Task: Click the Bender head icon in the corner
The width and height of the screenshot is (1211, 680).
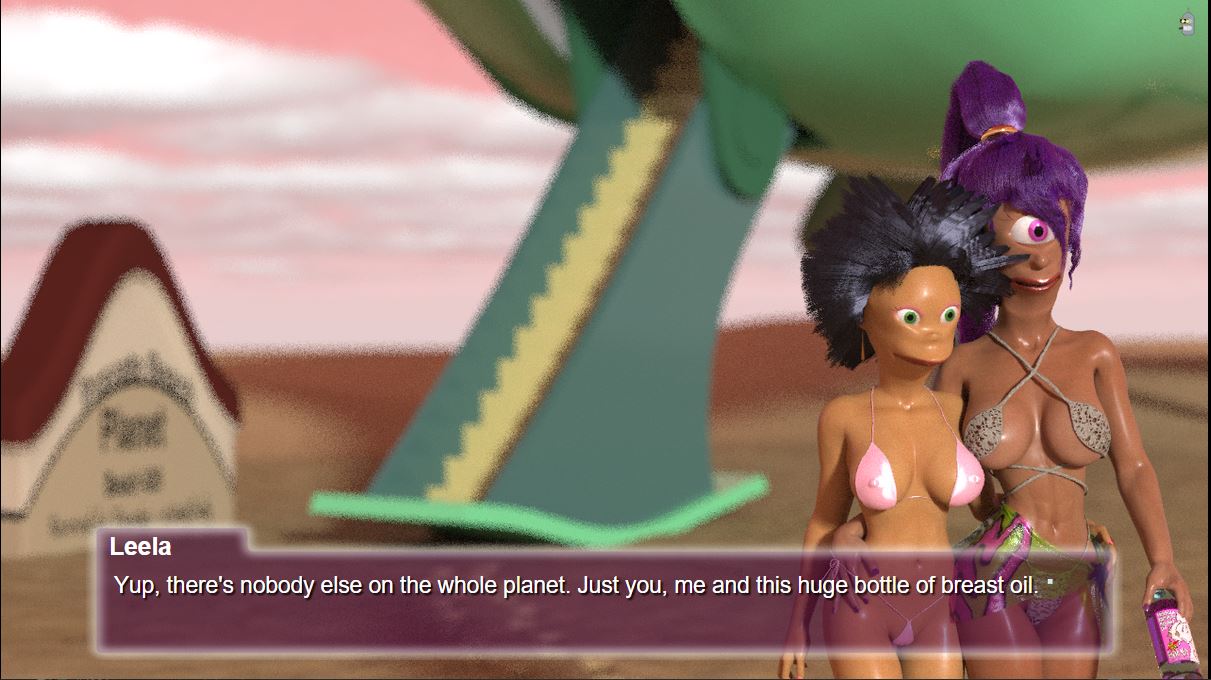Action: (x=1188, y=23)
